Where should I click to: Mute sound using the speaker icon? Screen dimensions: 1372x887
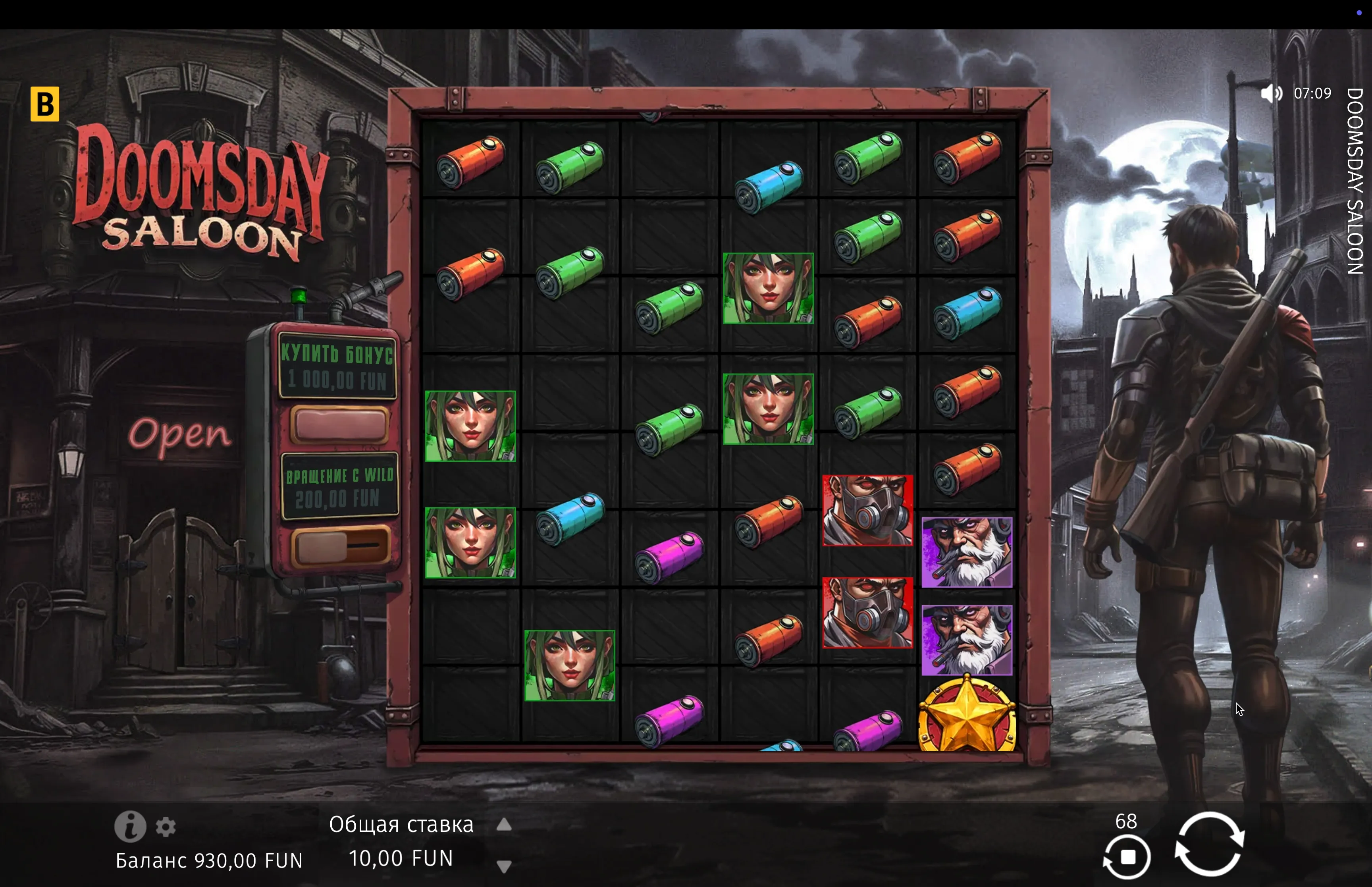click(1271, 93)
